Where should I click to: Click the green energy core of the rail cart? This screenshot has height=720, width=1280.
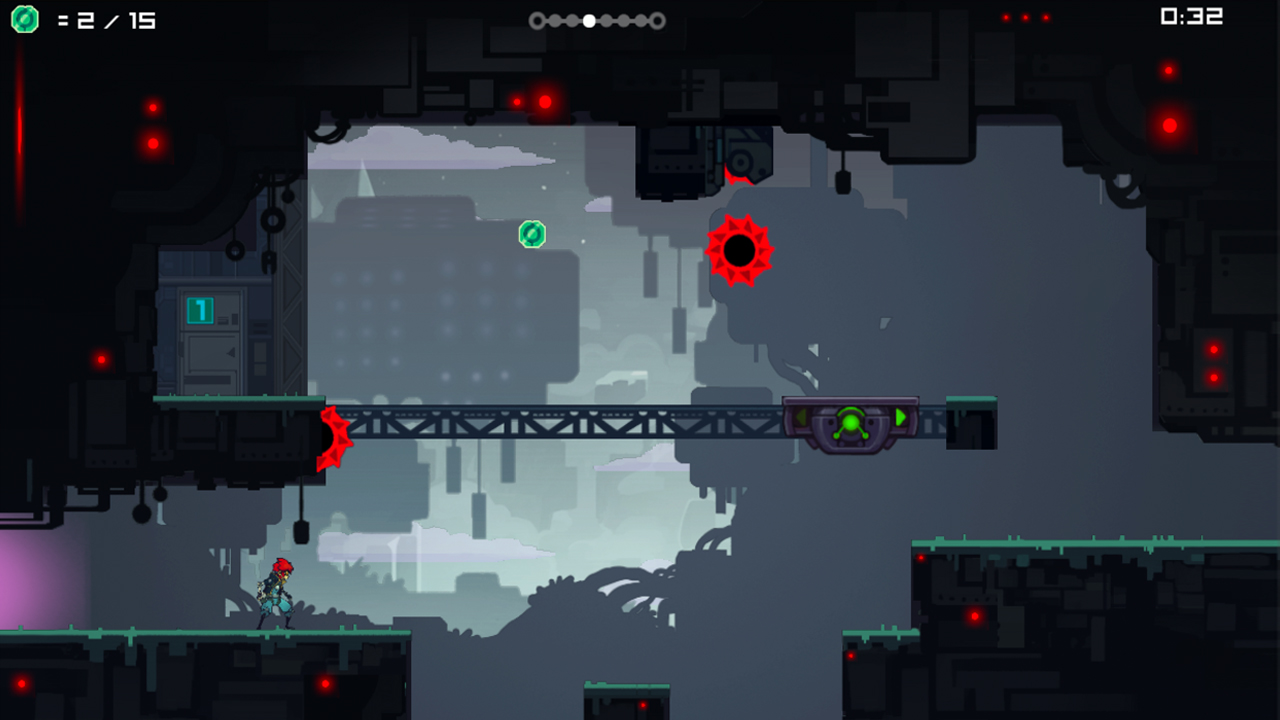[851, 423]
